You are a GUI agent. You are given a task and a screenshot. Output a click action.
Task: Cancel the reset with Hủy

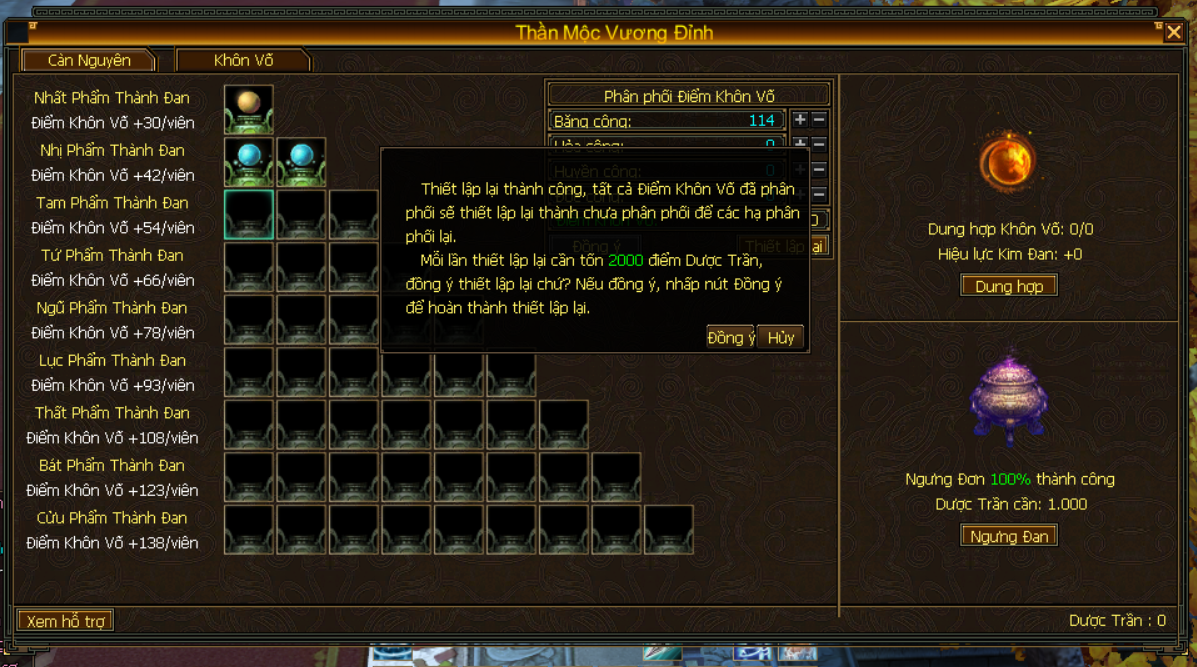781,338
